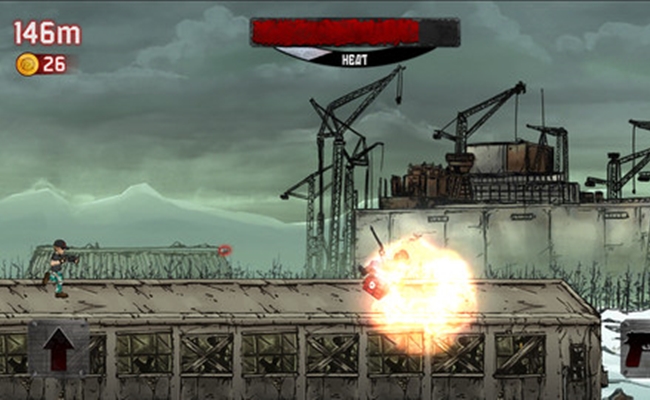Viewport: 650px width, 400px height.
Task: Tap the up-arrow jump button
Action: (x=58, y=347)
